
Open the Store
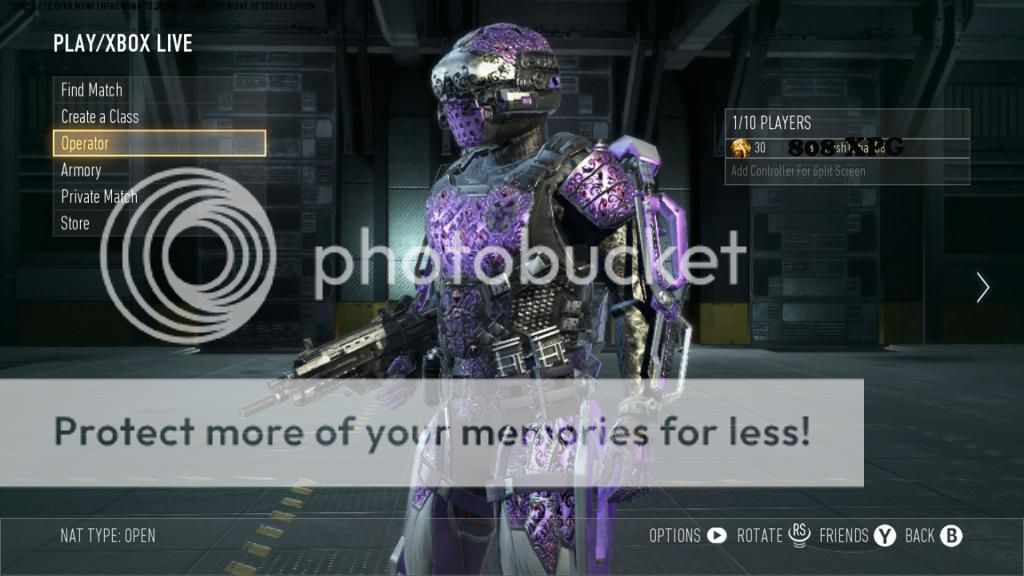point(75,224)
